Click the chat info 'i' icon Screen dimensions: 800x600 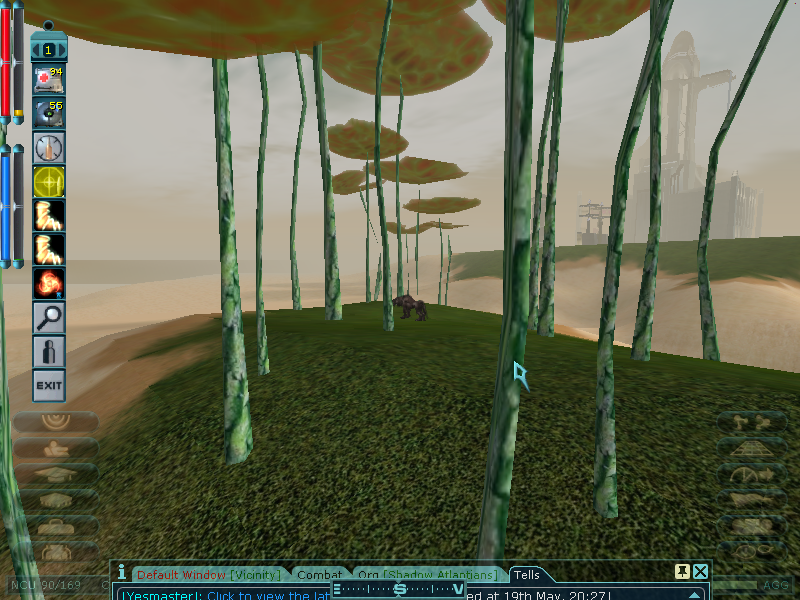[122, 573]
